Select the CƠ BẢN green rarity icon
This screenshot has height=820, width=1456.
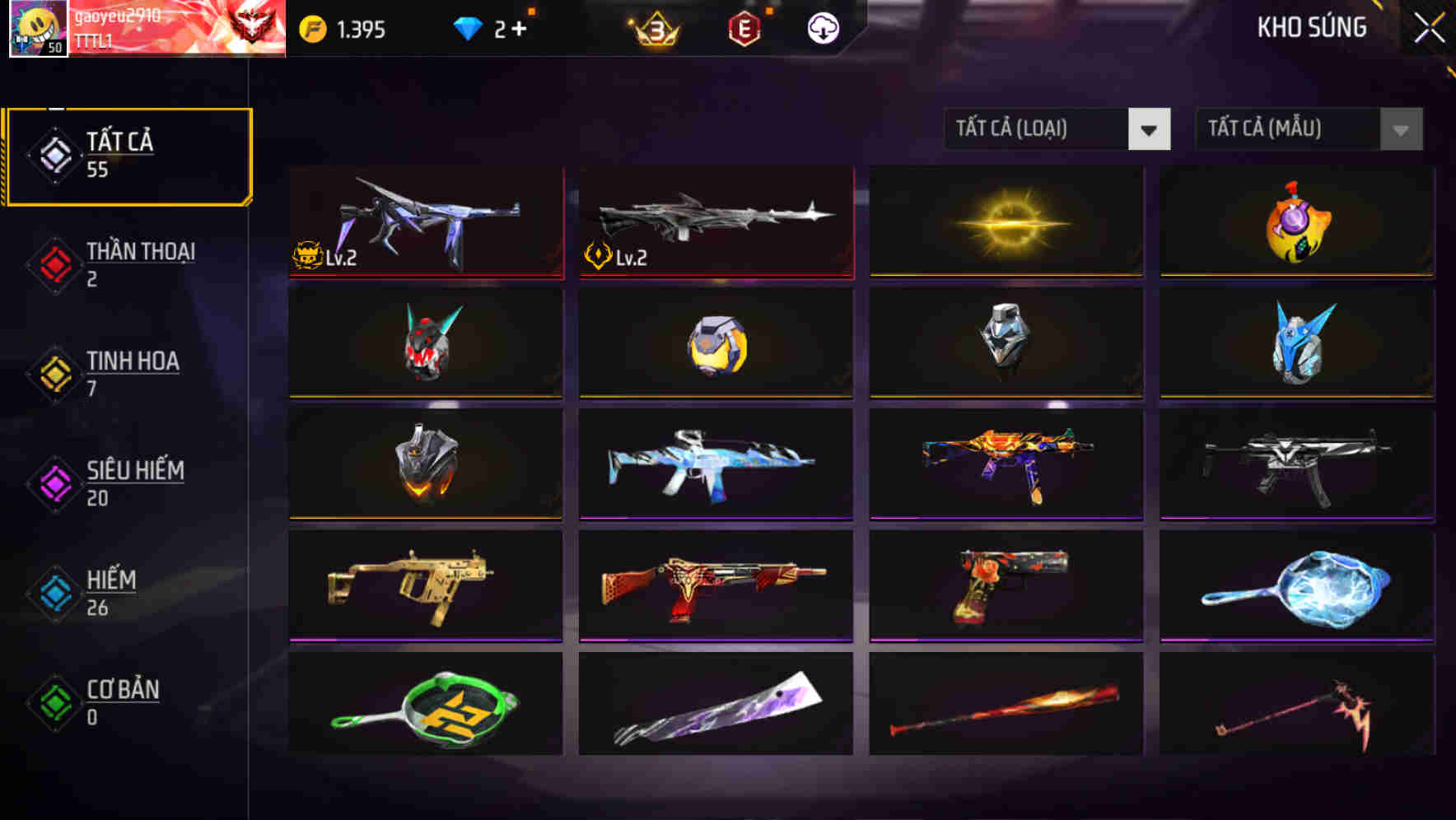pyautogui.click(x=54, y=702)
